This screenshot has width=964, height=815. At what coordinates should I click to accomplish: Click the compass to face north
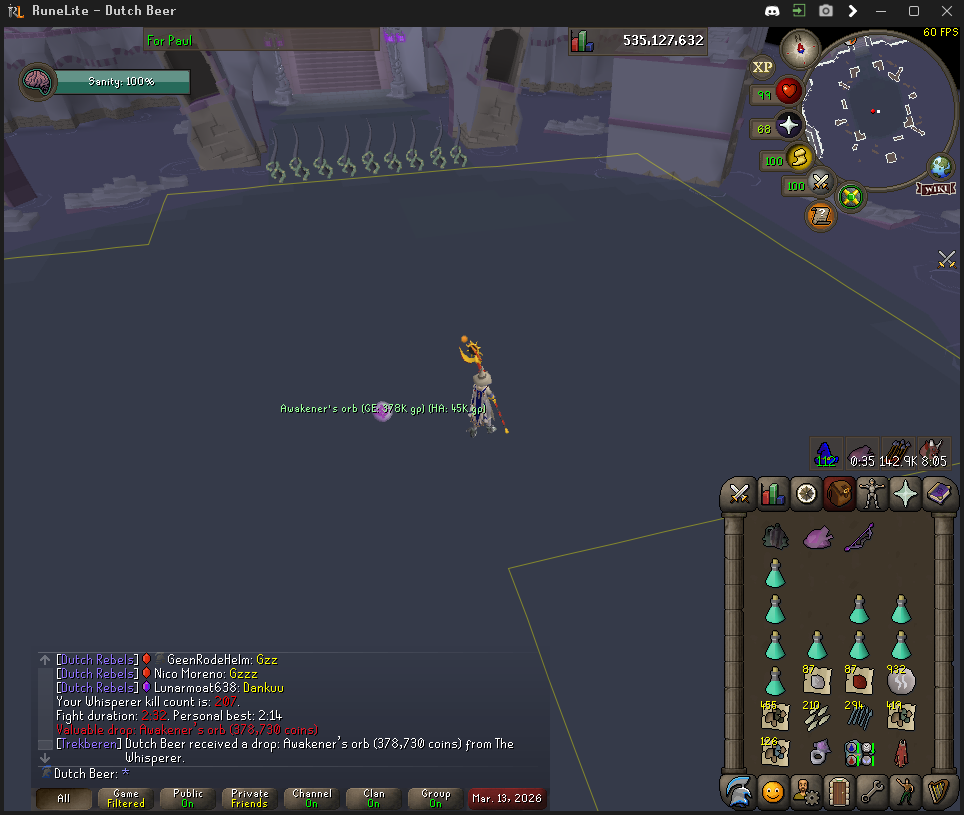[800, 47]
